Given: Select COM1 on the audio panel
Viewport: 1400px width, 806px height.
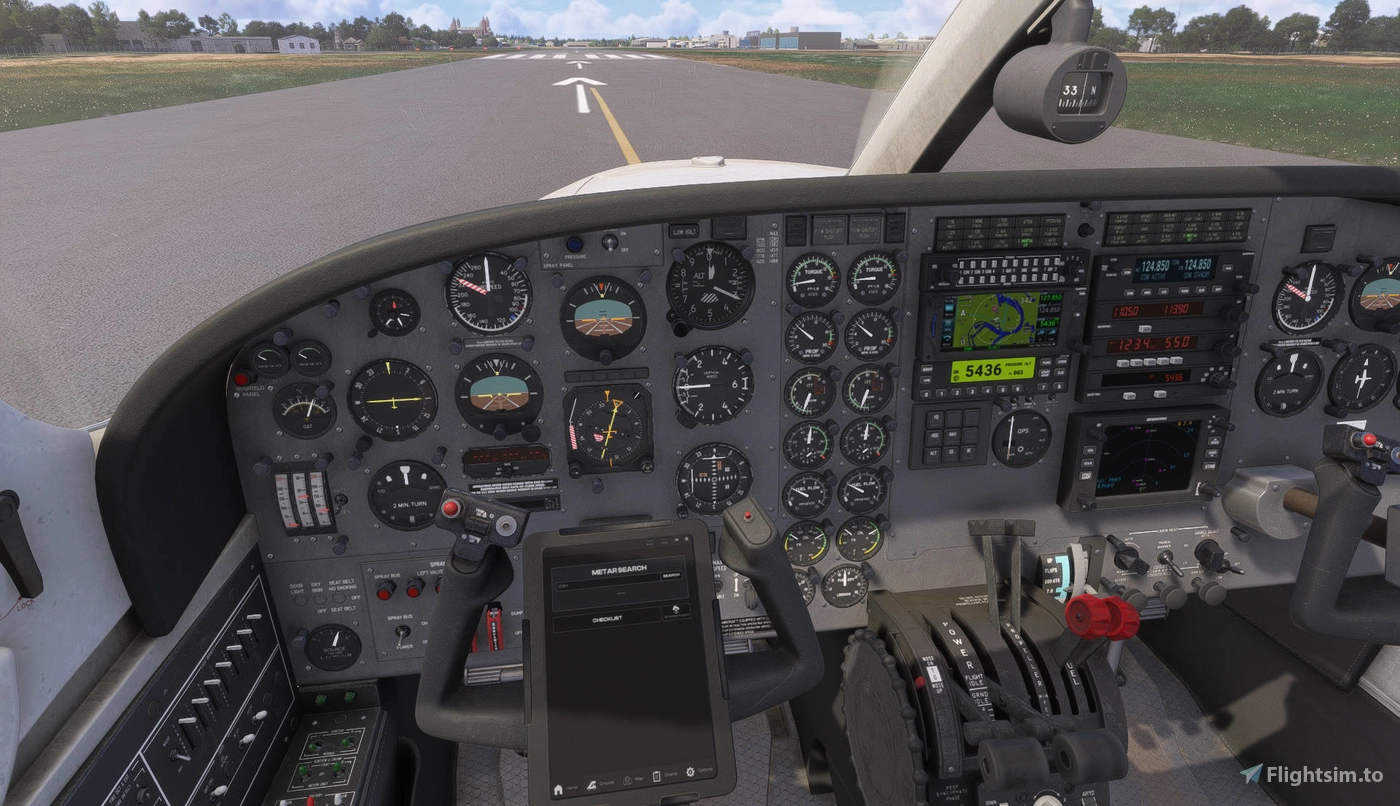Looking at the screenshot, I should point(961,264).
